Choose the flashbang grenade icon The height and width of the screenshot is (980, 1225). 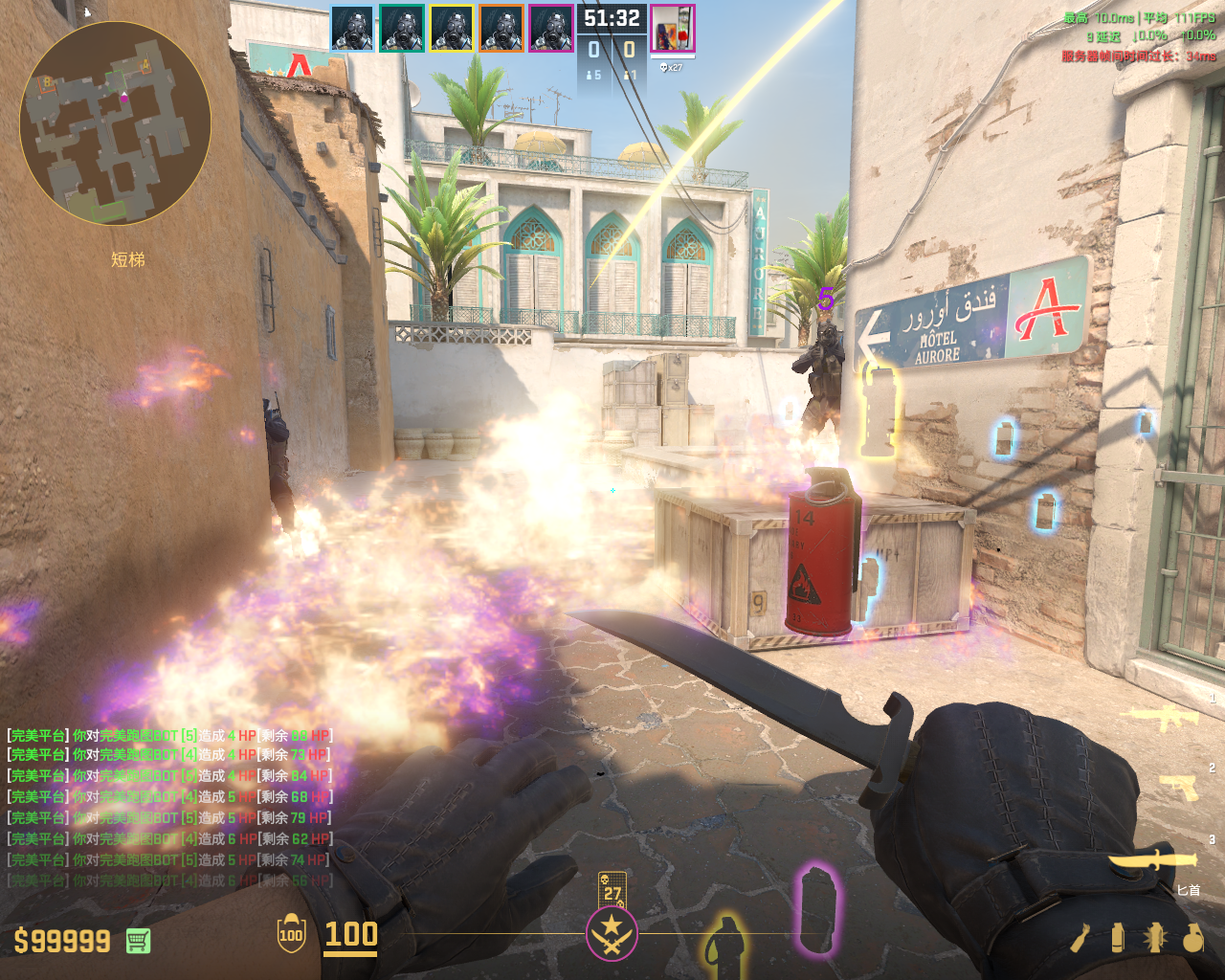1155,938
